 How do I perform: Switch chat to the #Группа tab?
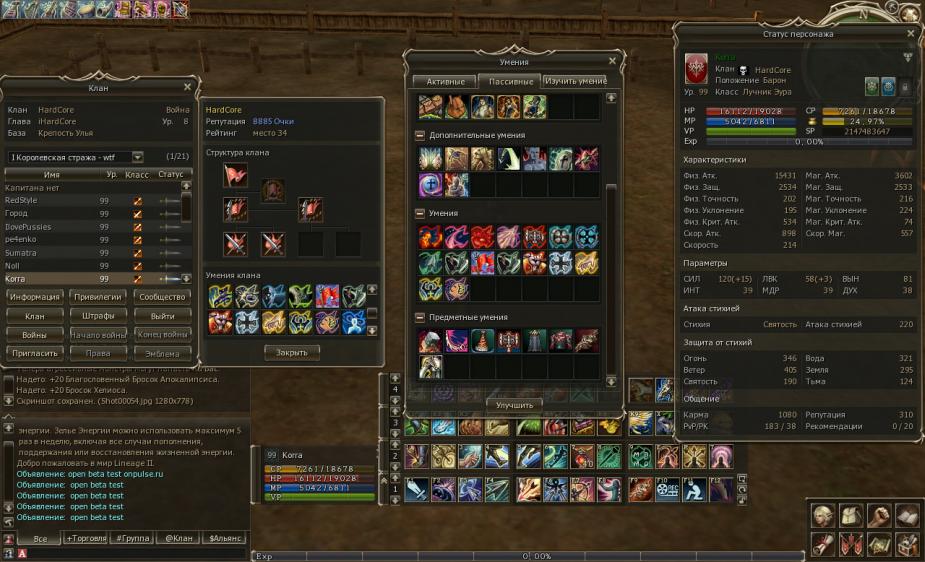[133, 538]
